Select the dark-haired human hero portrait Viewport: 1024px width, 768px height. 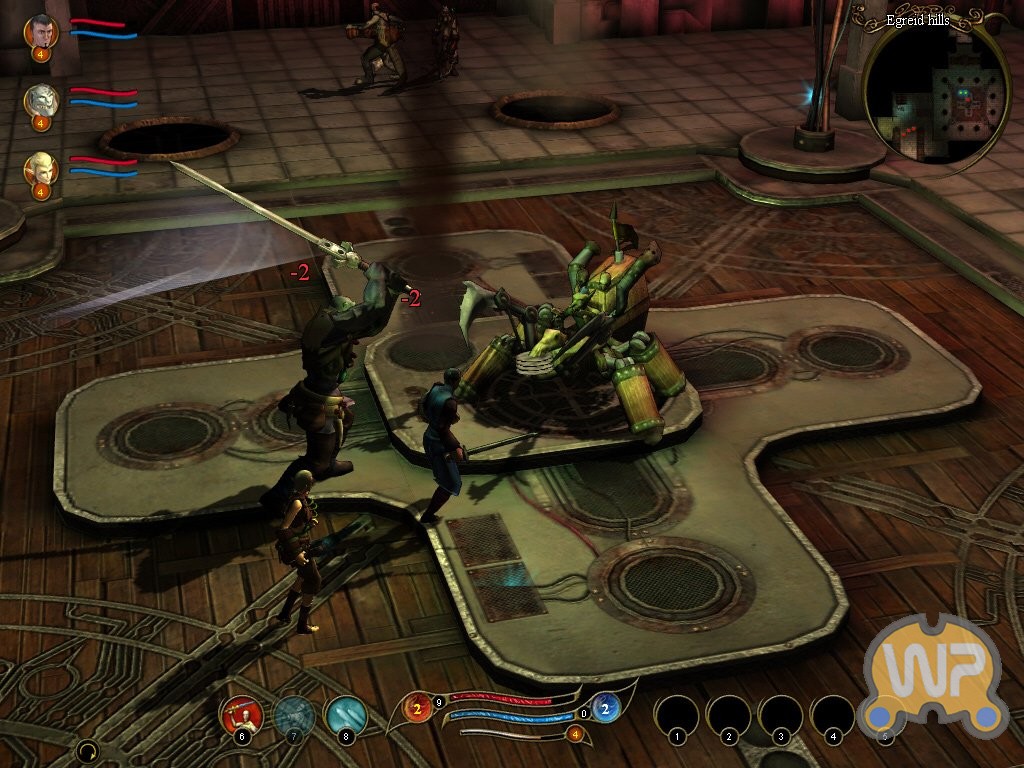pyautogui.click(x=41, y=31)
